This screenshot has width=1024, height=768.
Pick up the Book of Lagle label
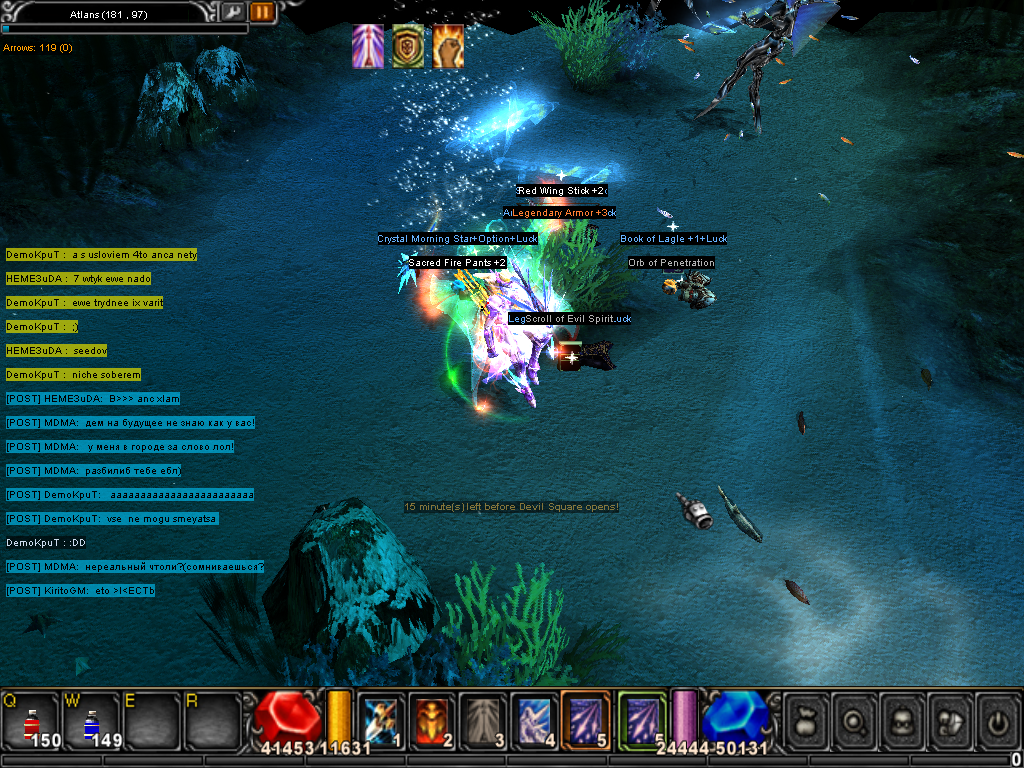point(673,239)
